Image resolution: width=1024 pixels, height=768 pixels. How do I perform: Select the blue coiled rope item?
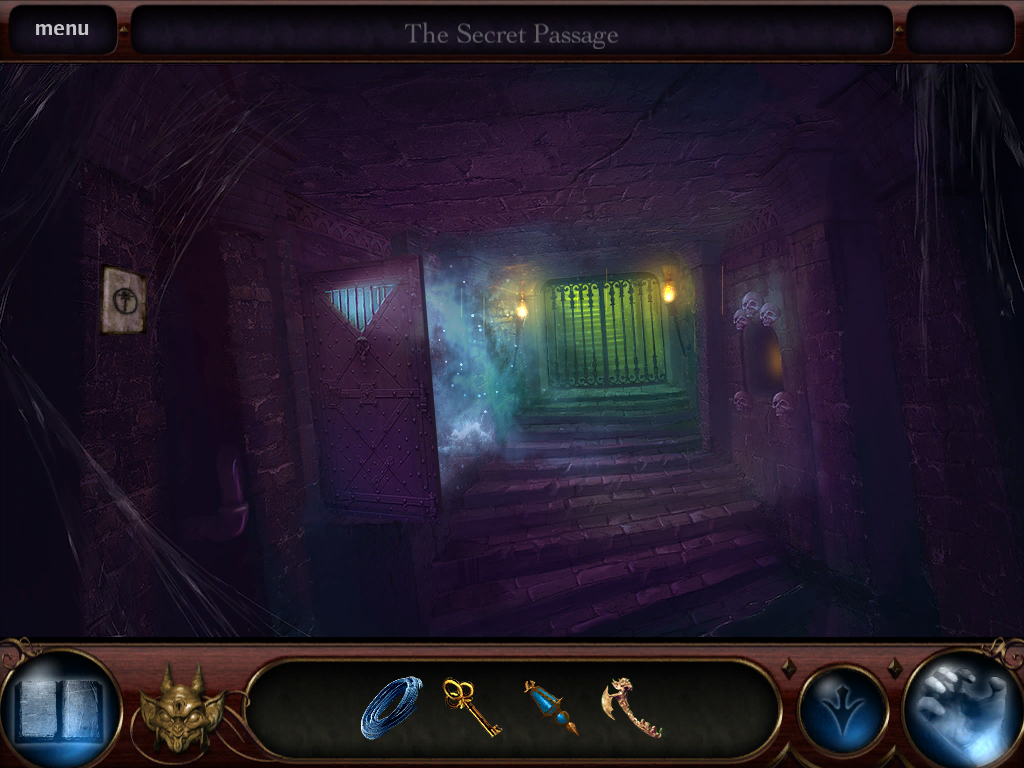point(391,707)
